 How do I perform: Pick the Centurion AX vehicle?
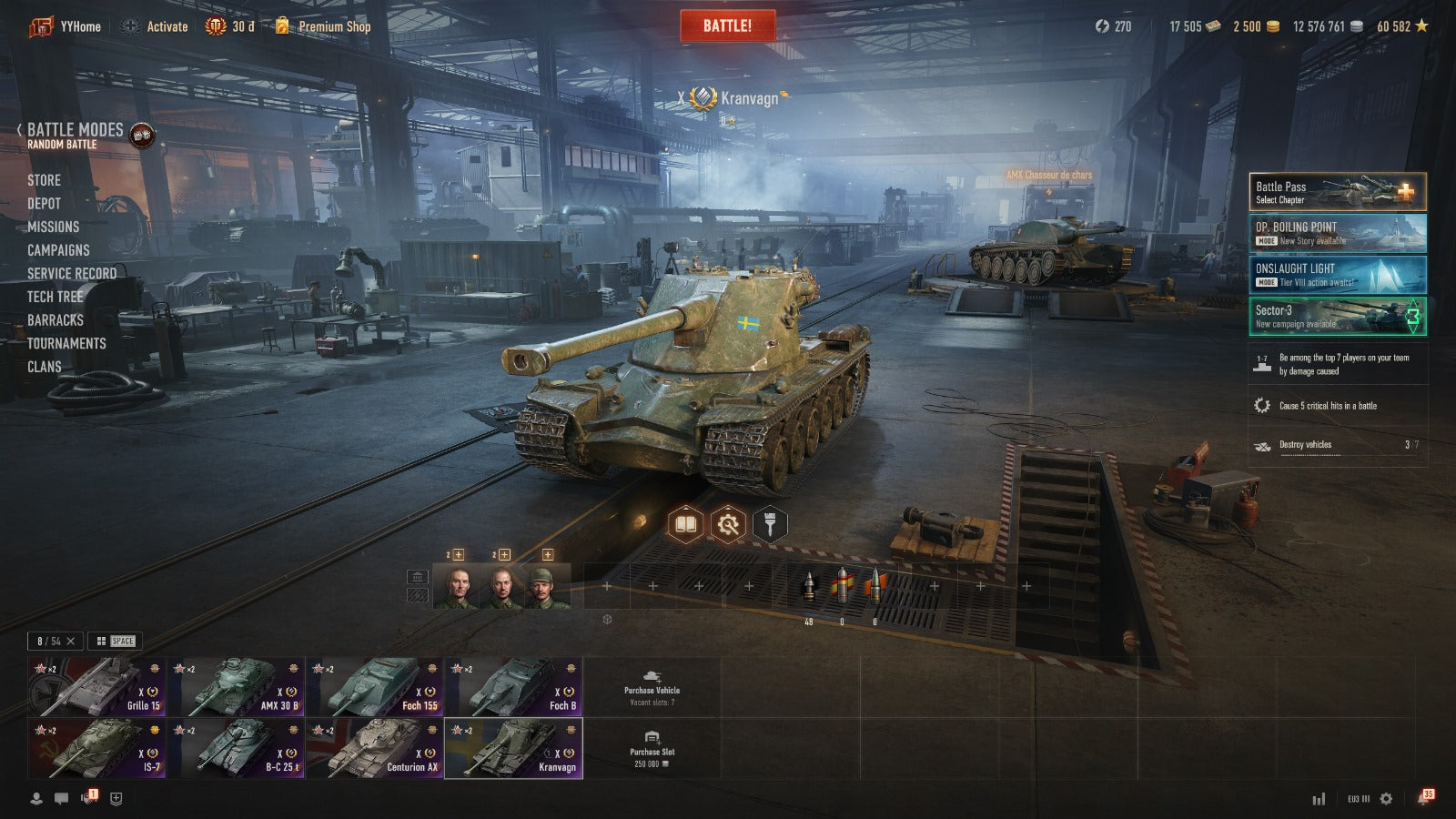pyautogui.click(x=374, y=748)
